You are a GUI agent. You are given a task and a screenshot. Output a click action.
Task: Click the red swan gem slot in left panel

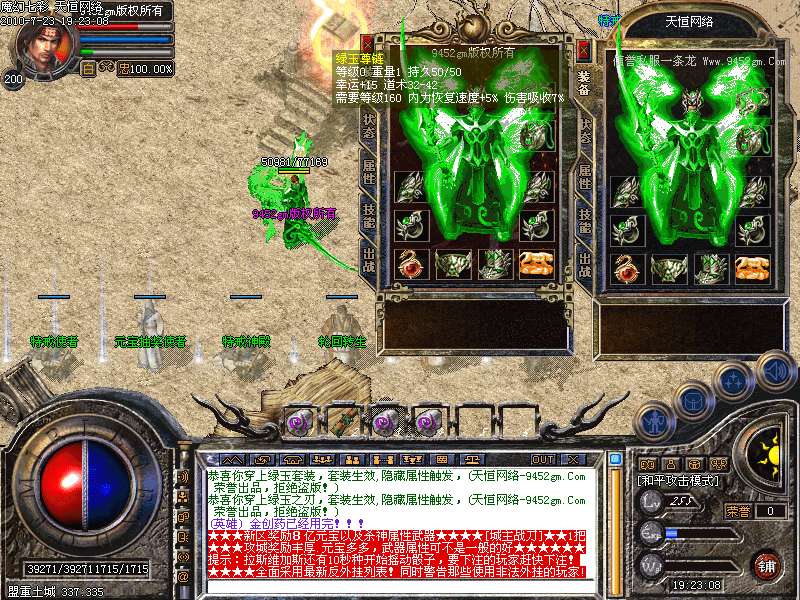coord(410,265)
